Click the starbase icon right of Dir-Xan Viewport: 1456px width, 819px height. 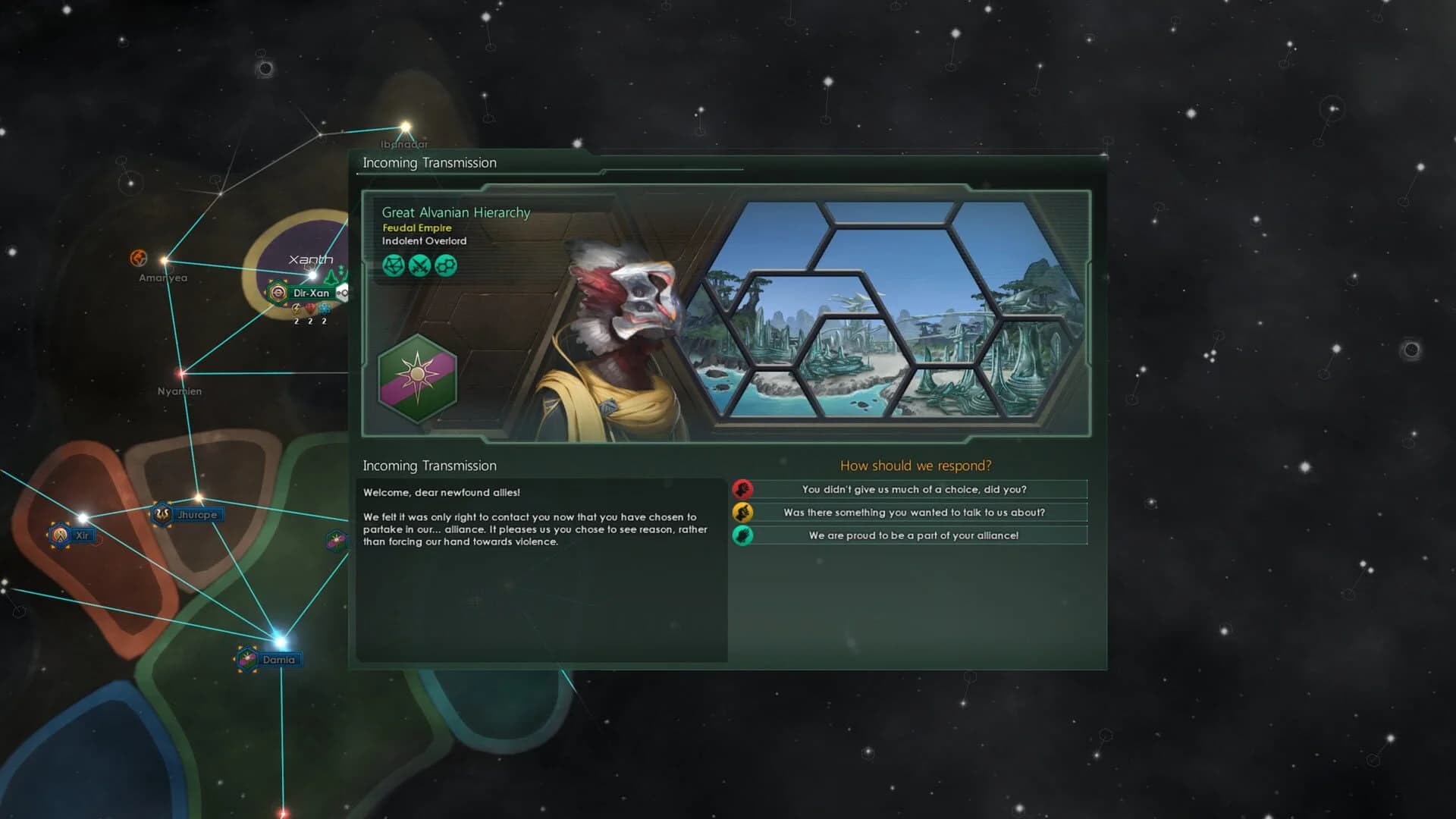pos(343,293)
